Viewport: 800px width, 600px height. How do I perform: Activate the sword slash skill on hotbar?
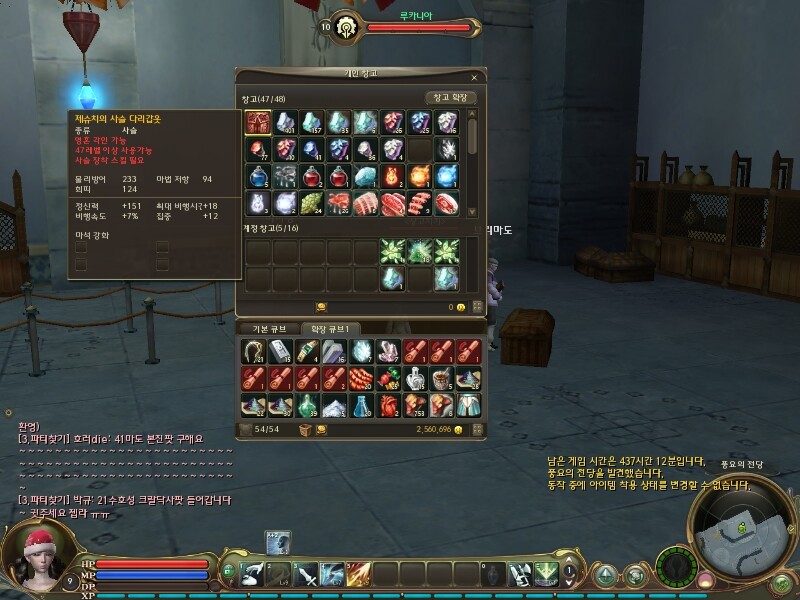[x=305, y=574]
